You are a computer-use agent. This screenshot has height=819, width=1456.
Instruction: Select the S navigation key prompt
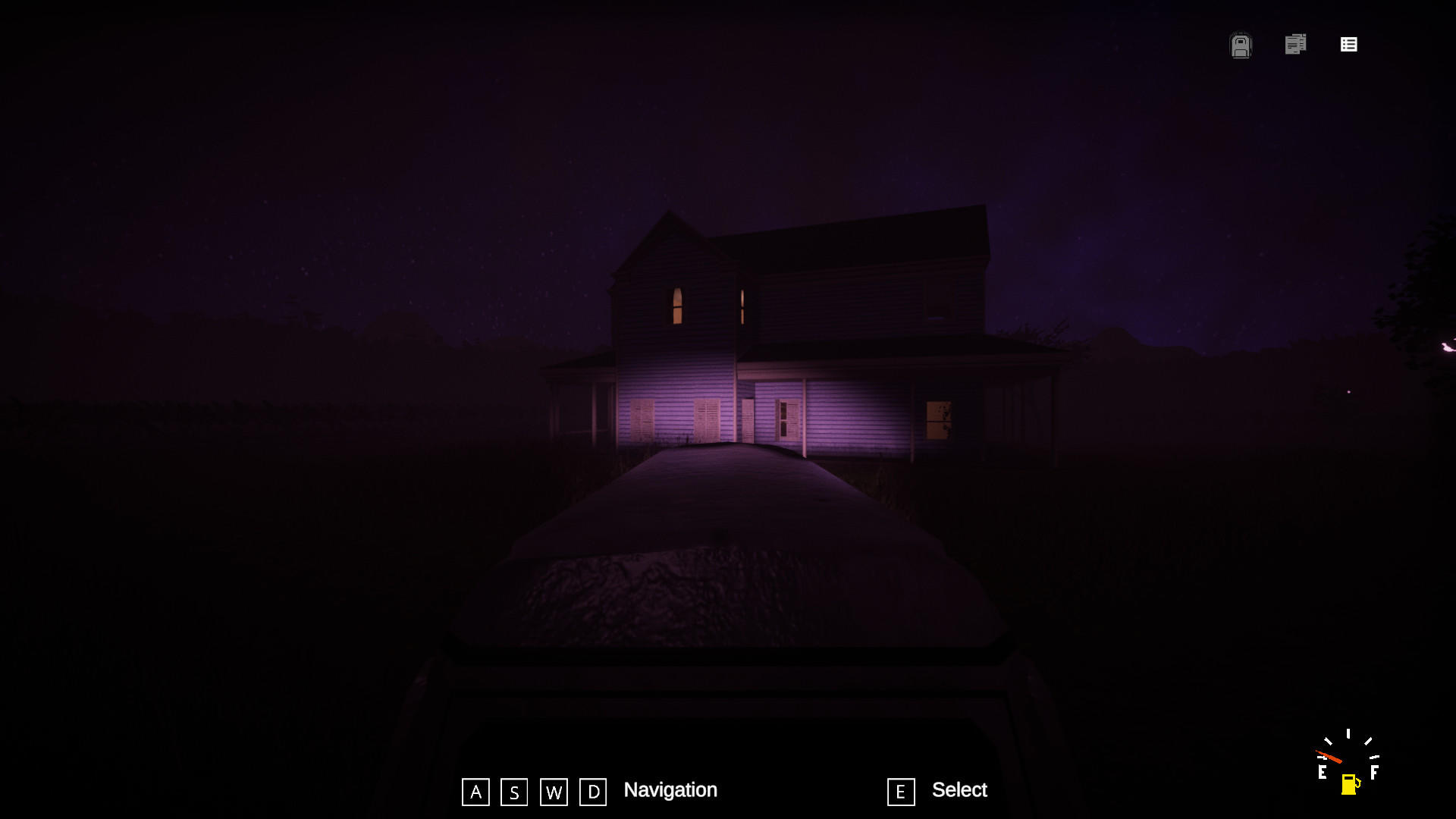click(x=514, y=792)
